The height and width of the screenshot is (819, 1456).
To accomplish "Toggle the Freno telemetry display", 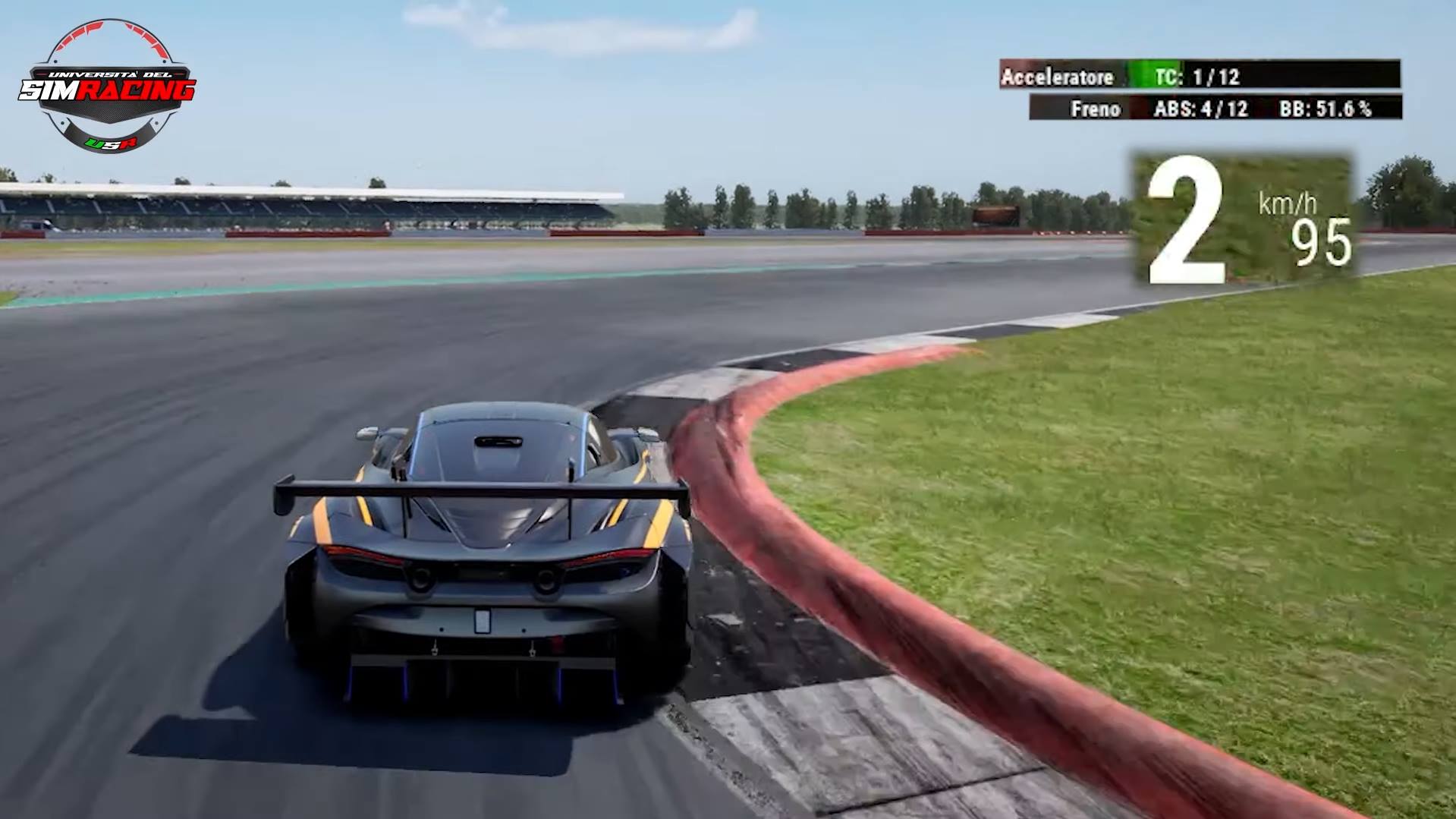I will 1096,109.
